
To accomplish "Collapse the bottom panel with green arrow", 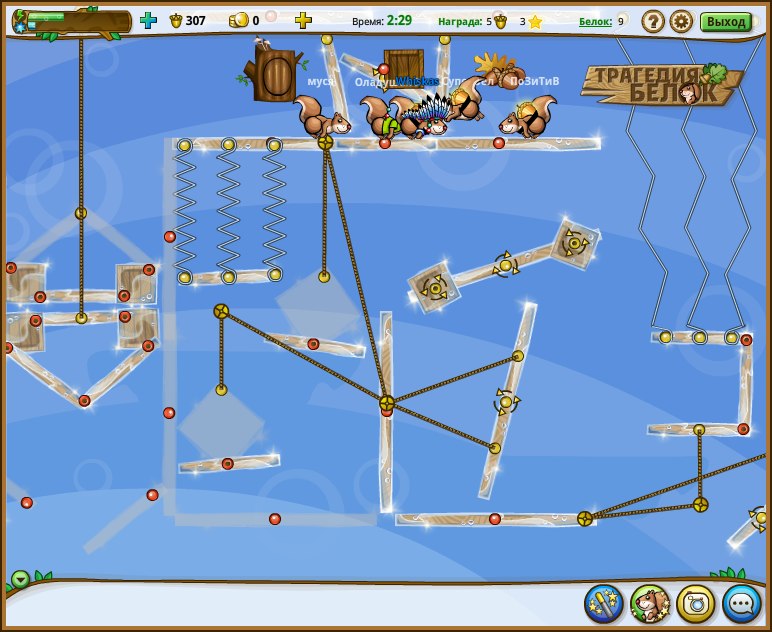I will [21, 579].
